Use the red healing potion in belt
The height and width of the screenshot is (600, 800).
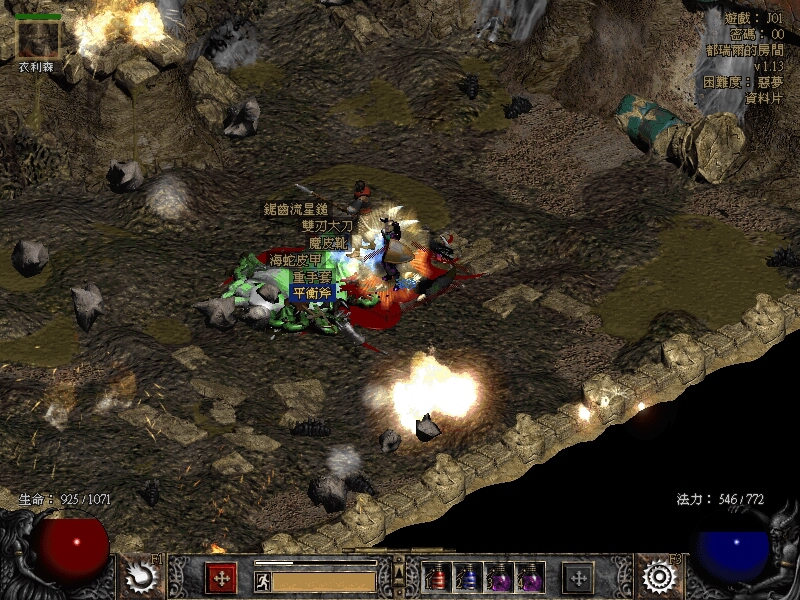coord(437,577)
